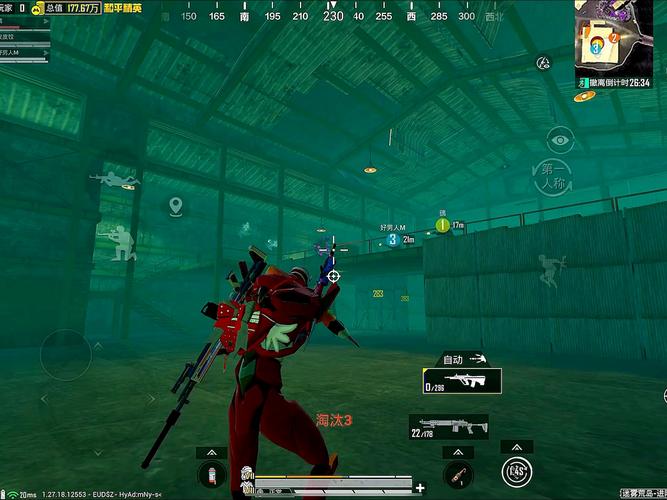
Task: Toggle the 自动 fire mode selector
Action: coord(464,358)
